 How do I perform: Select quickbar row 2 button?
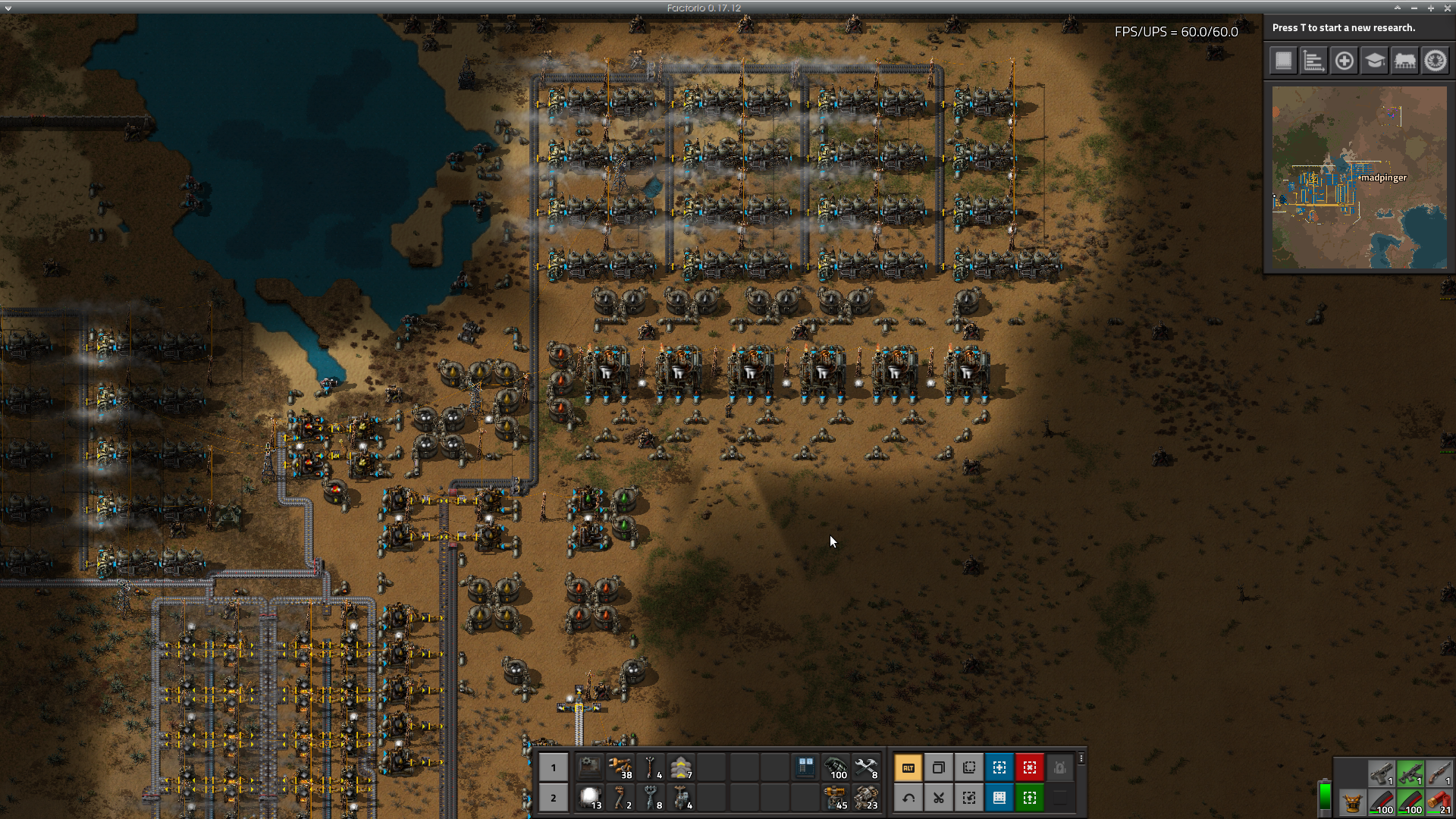point(554,798)
